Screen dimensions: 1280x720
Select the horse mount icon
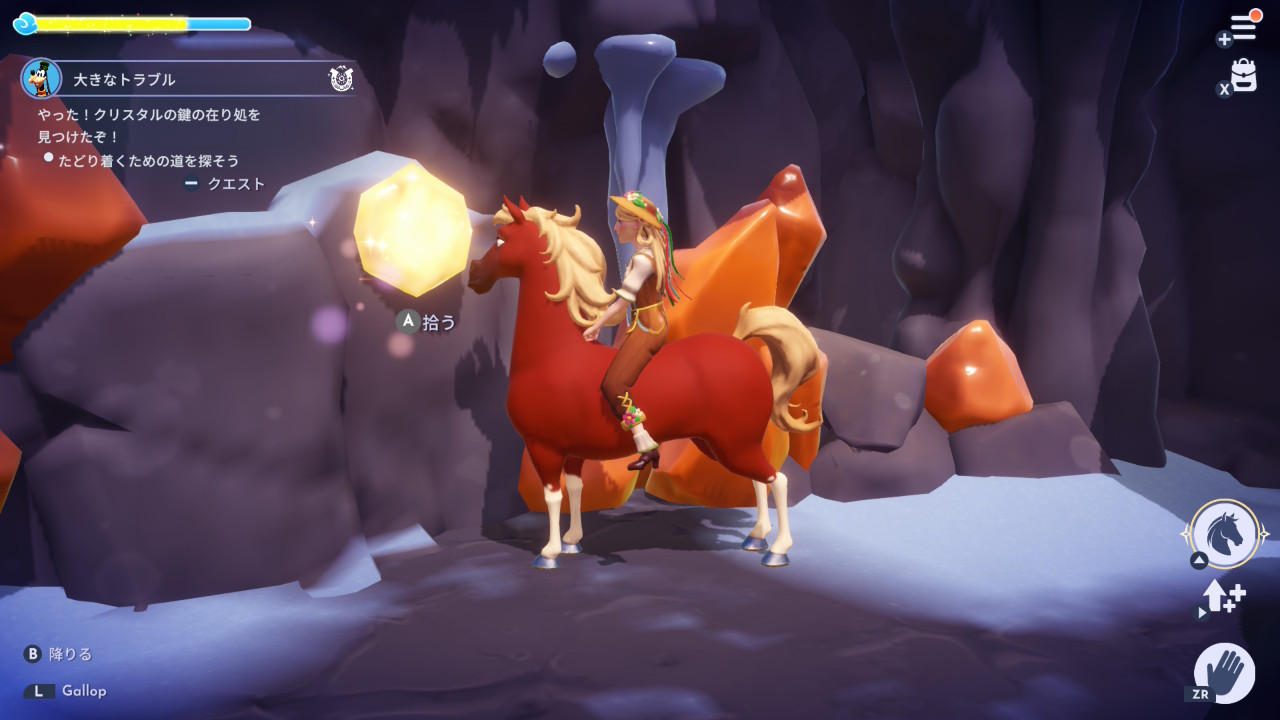click(1225, 534)
